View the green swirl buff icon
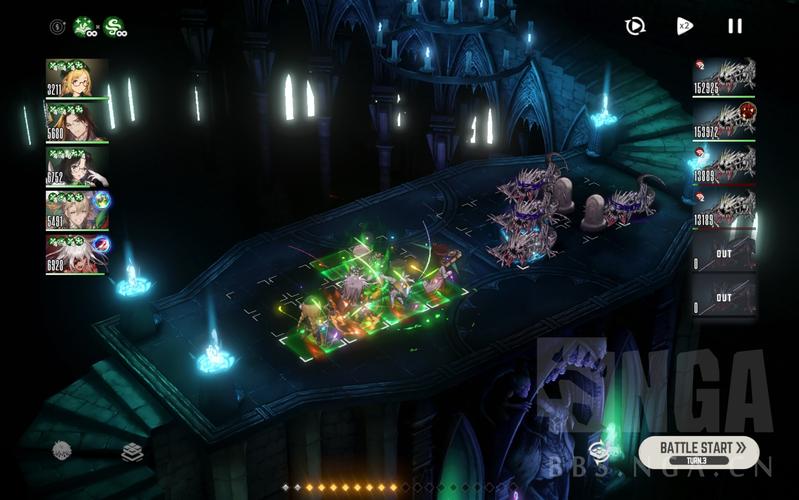The image size is (799, 500). [115, 27]
